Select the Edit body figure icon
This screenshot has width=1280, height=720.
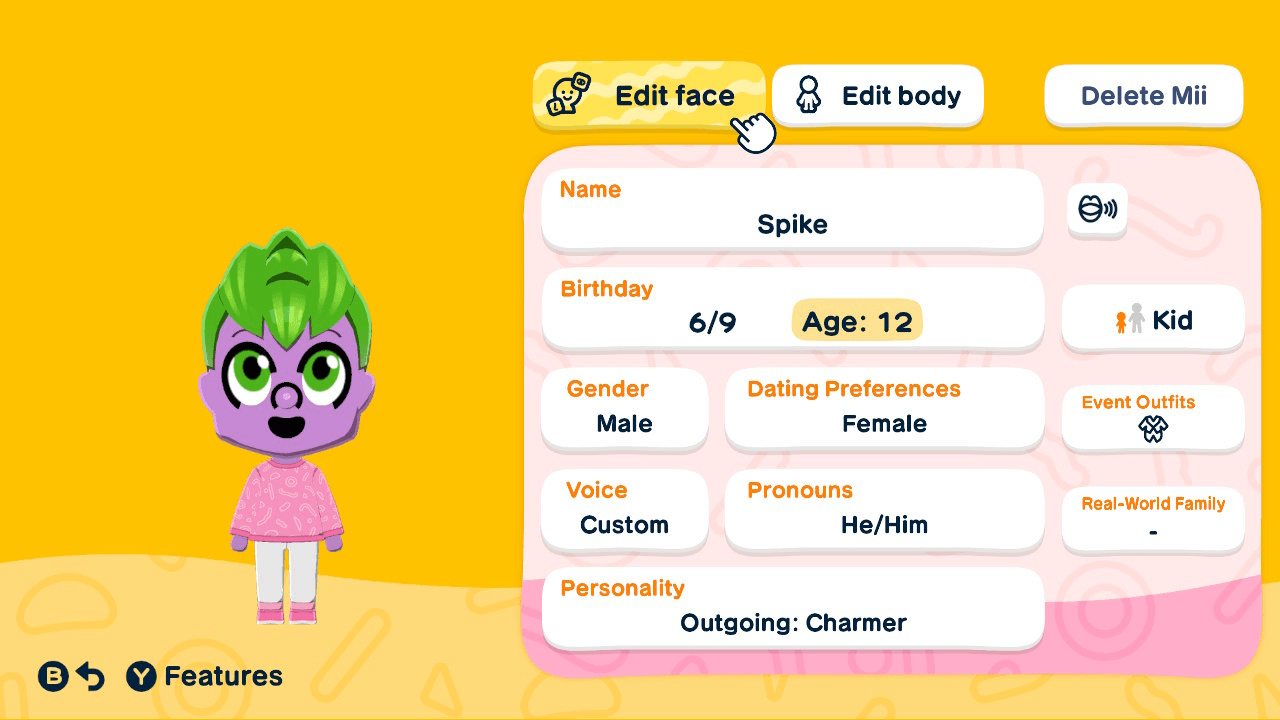(x=808, y=95)
